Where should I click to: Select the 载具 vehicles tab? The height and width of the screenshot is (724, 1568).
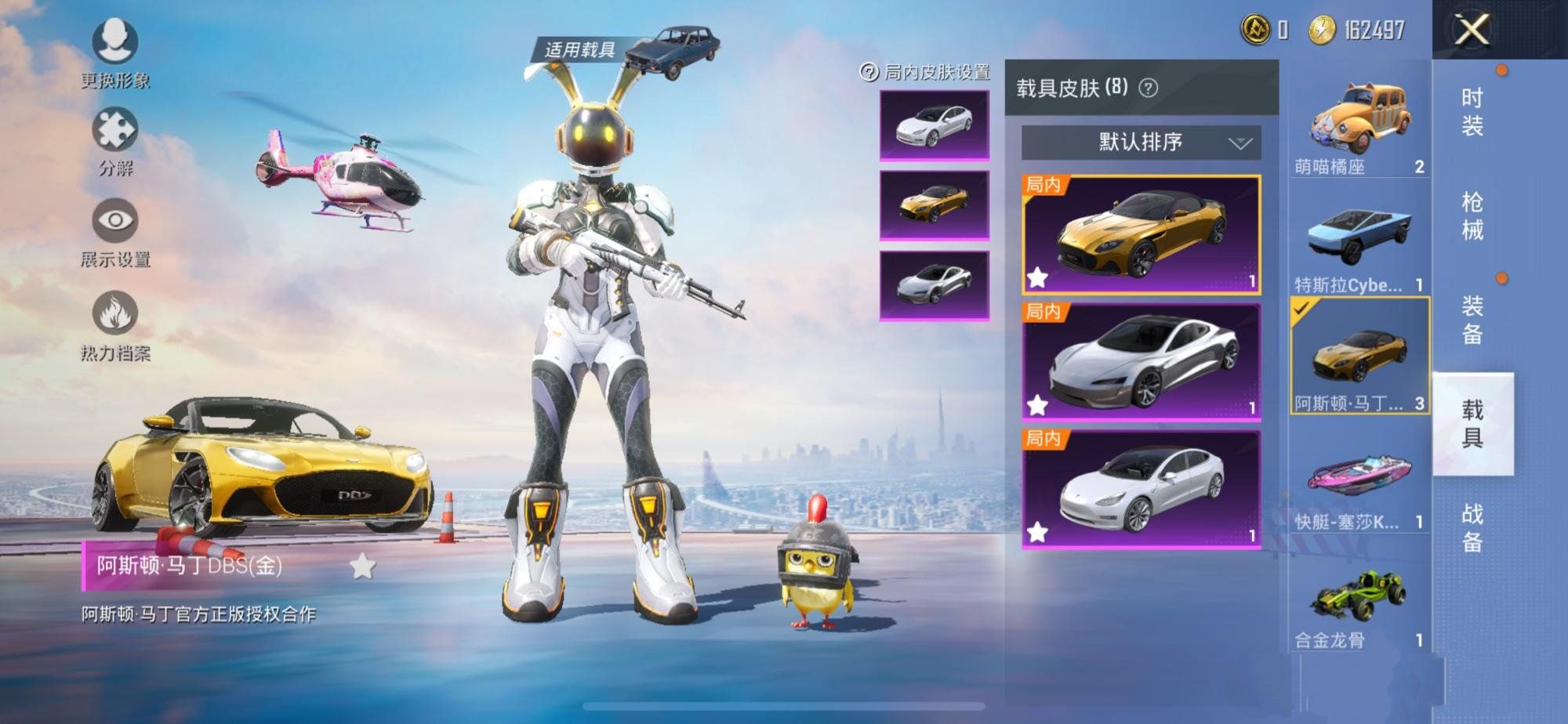(x=1472, y=424)
